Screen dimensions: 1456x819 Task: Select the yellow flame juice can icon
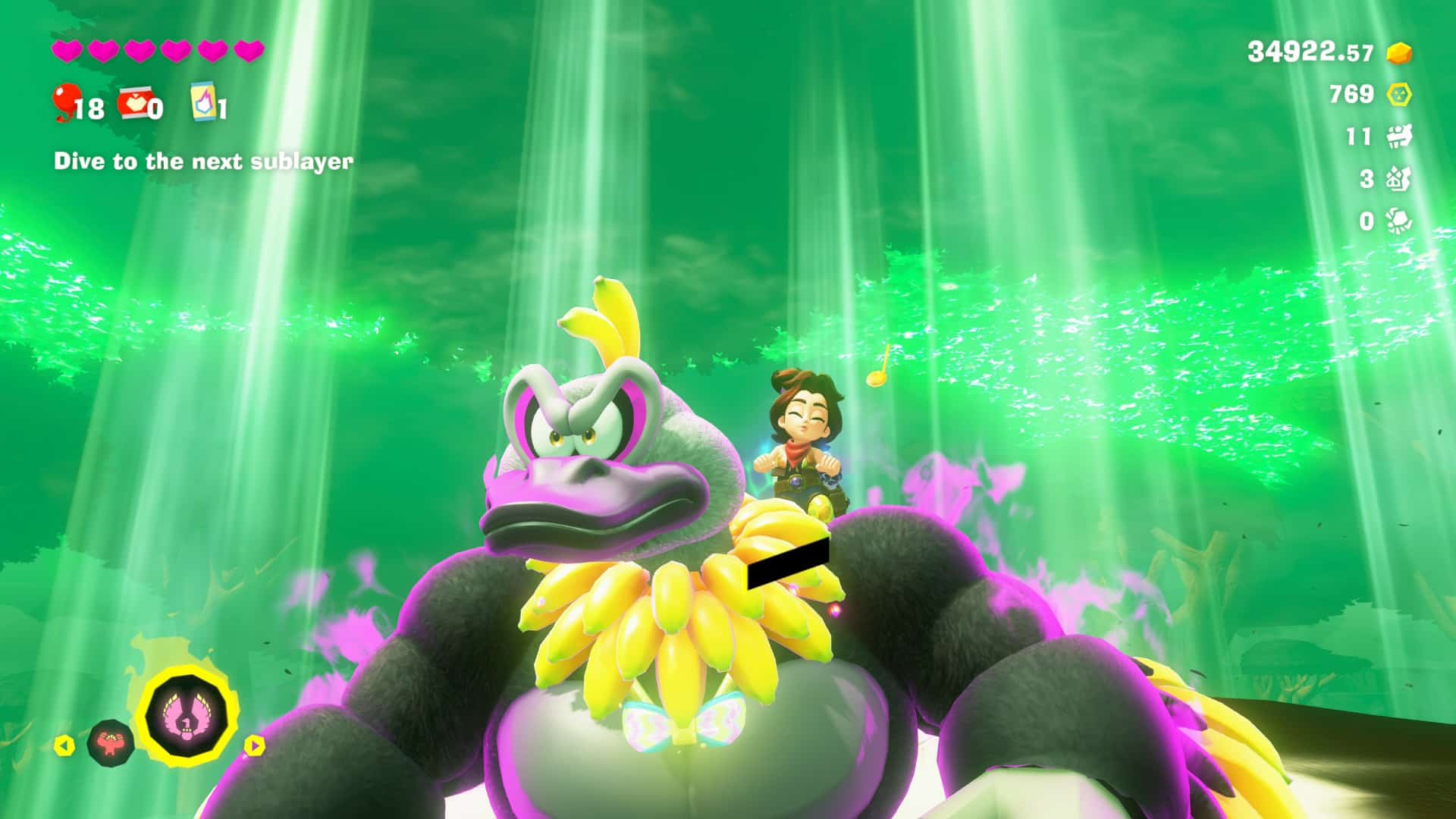click(x=204, y=102)
